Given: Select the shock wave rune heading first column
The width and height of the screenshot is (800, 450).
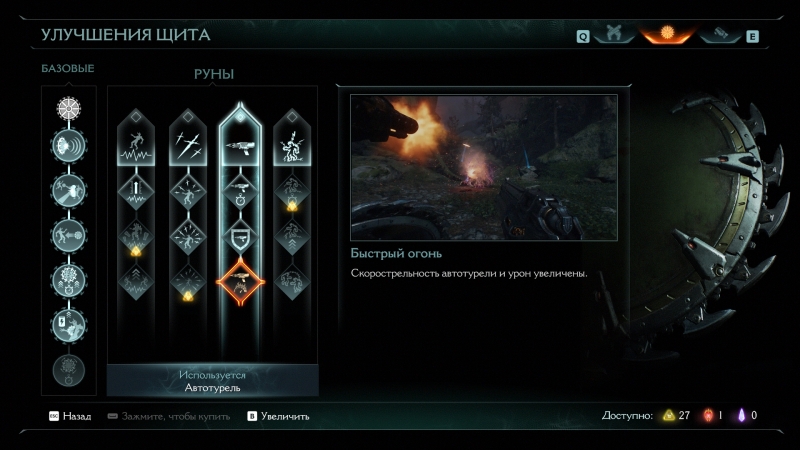Looking at the screenshot, I should (x=135, y=150).
